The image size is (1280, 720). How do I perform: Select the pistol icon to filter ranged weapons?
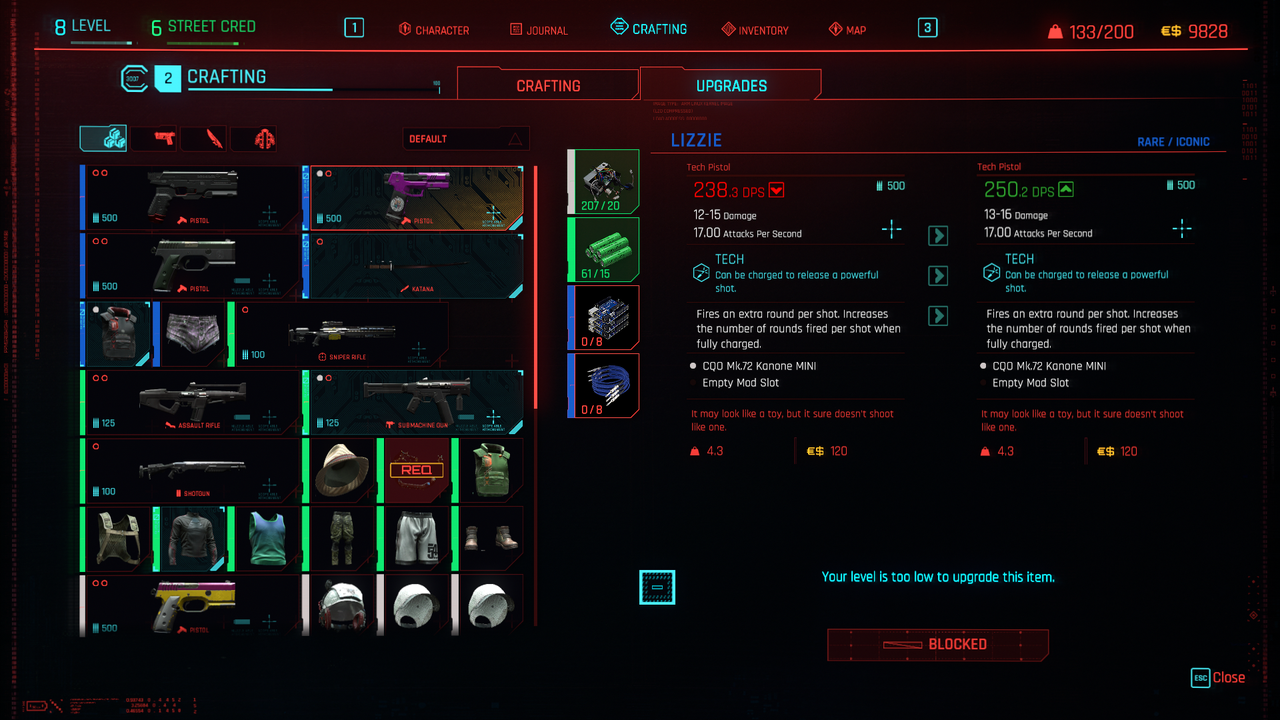point(152,138)
